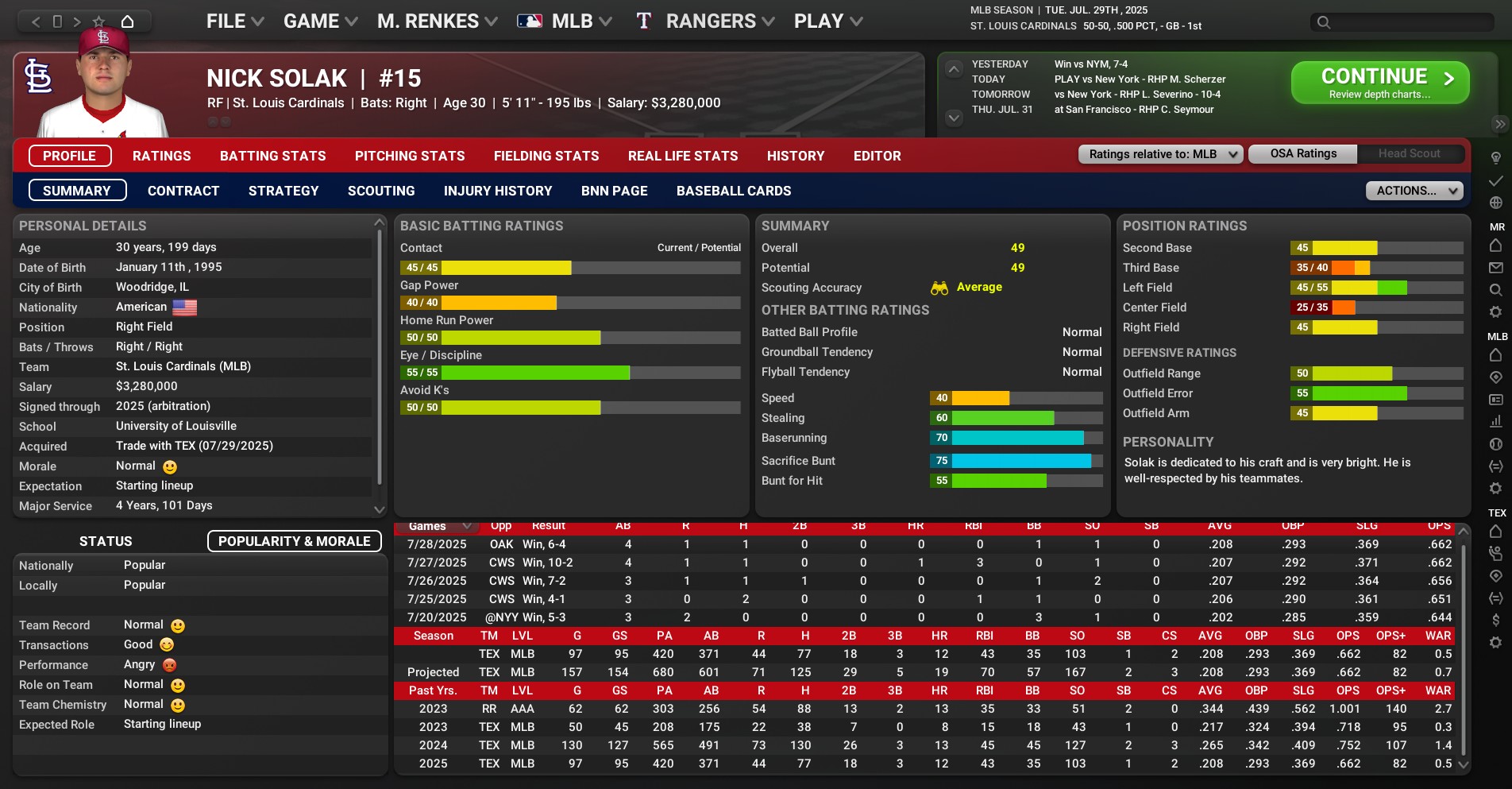Image resolution: width=1512 pixels, height=789 pixels.
Task: Switch to the RATINGS tab
Action: point(161,156)
